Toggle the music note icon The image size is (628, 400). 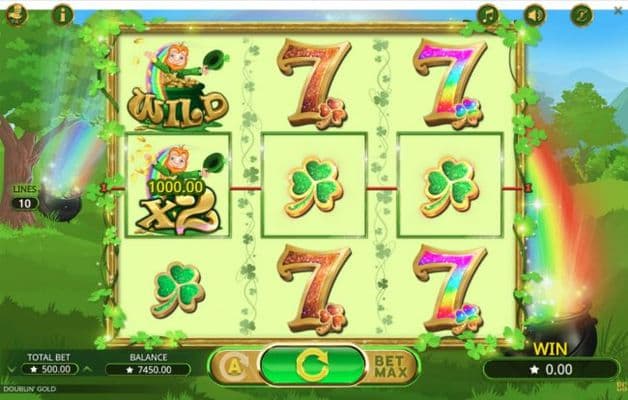[487, 14]
